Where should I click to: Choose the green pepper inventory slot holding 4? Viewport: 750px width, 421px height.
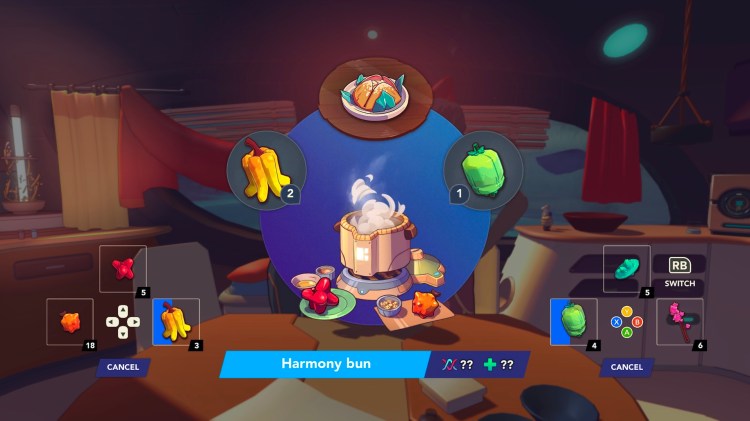pos(574,322)
